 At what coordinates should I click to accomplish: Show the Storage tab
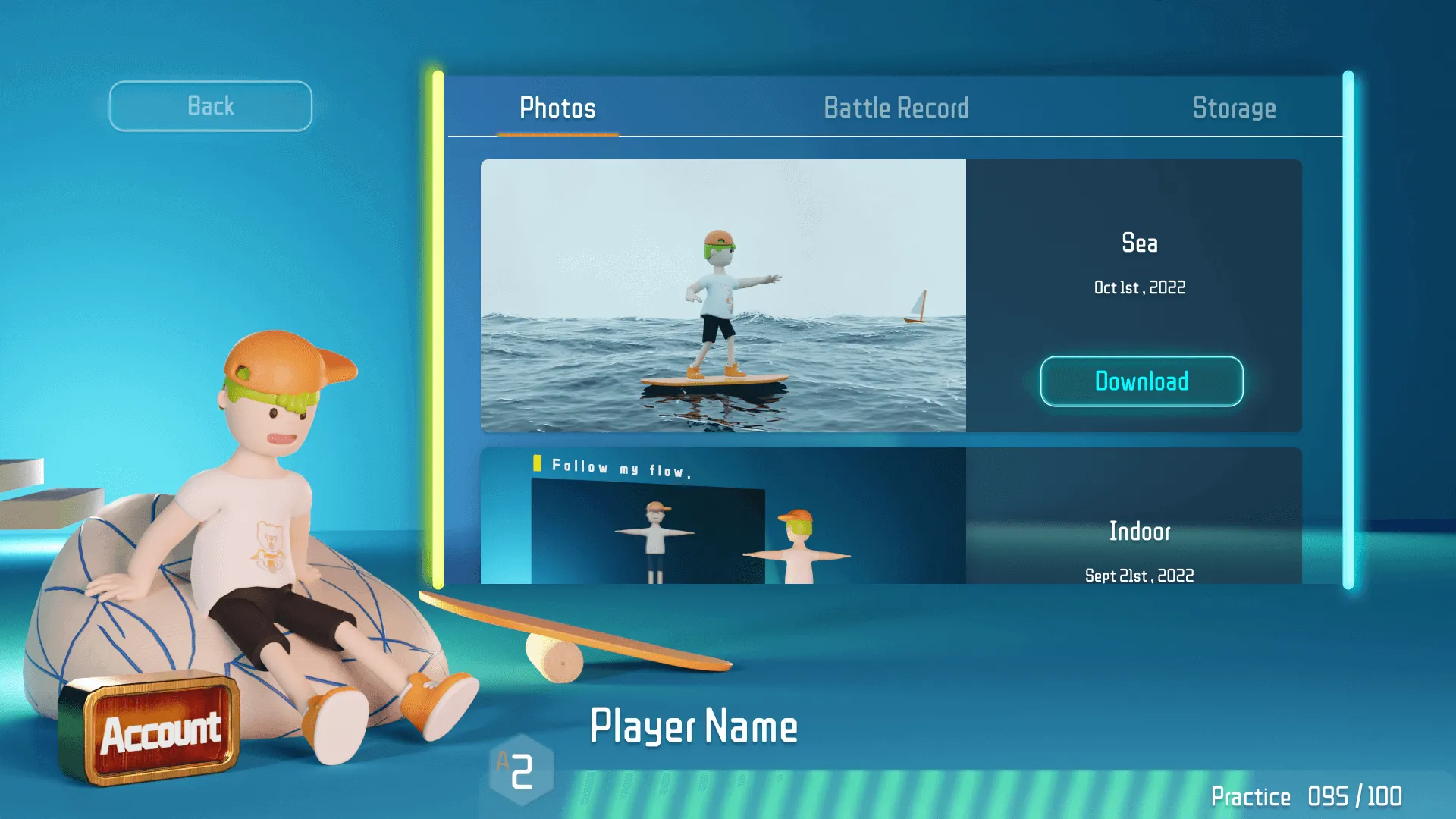click(x=1234, y=108)
